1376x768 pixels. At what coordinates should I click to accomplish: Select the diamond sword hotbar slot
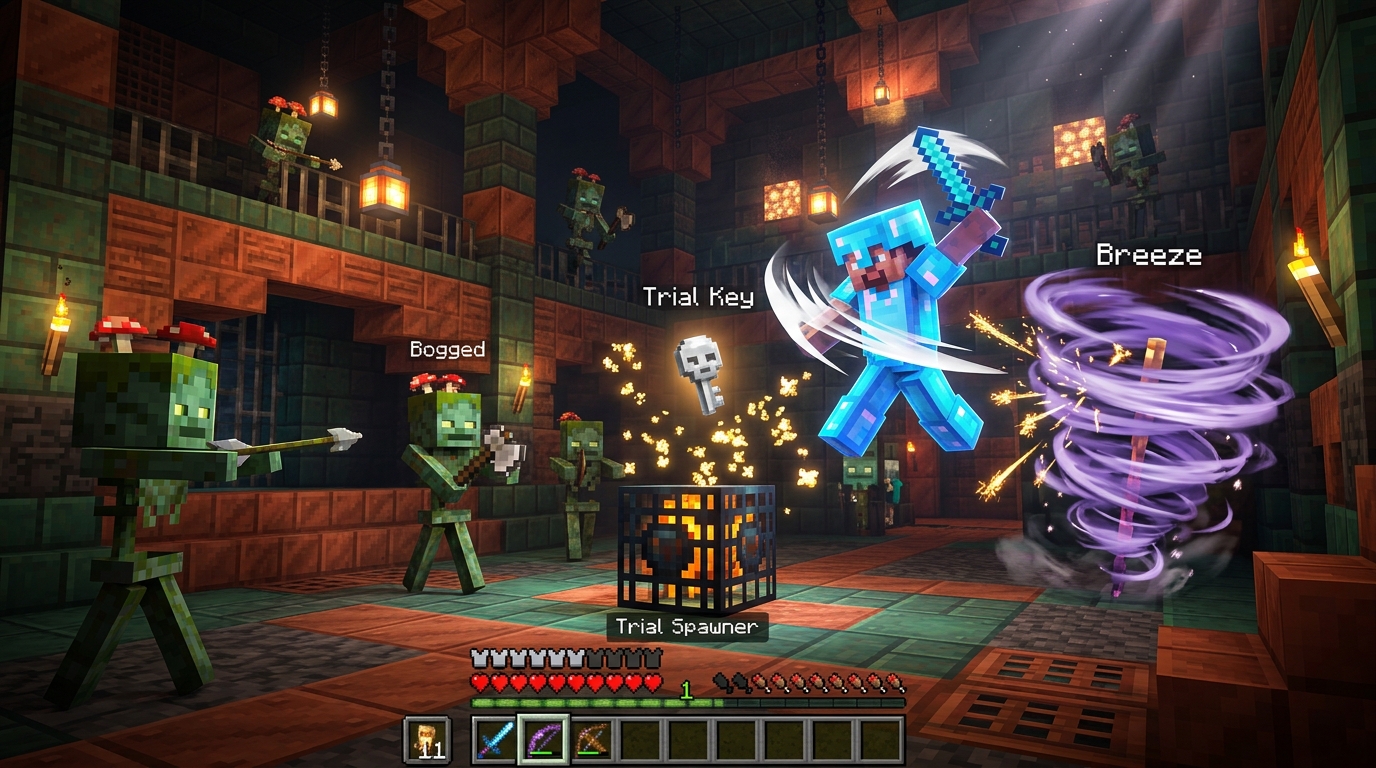[496, 740]
